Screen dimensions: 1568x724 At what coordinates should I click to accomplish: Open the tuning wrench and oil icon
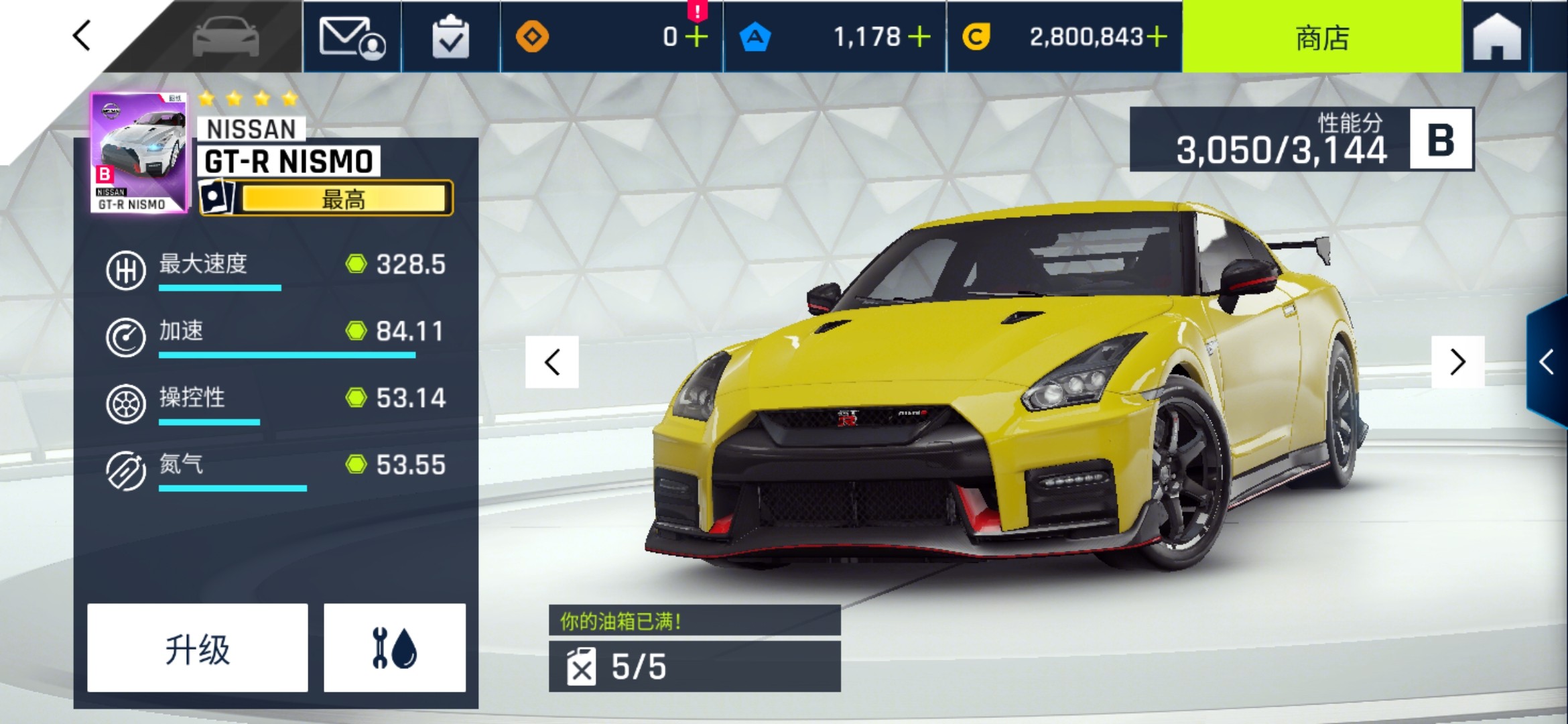point(395,647)
